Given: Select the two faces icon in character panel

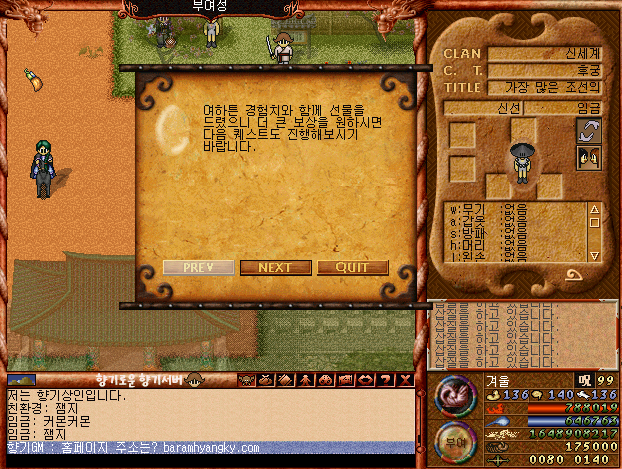Looking at the screenshot, I should coord(589,156).
